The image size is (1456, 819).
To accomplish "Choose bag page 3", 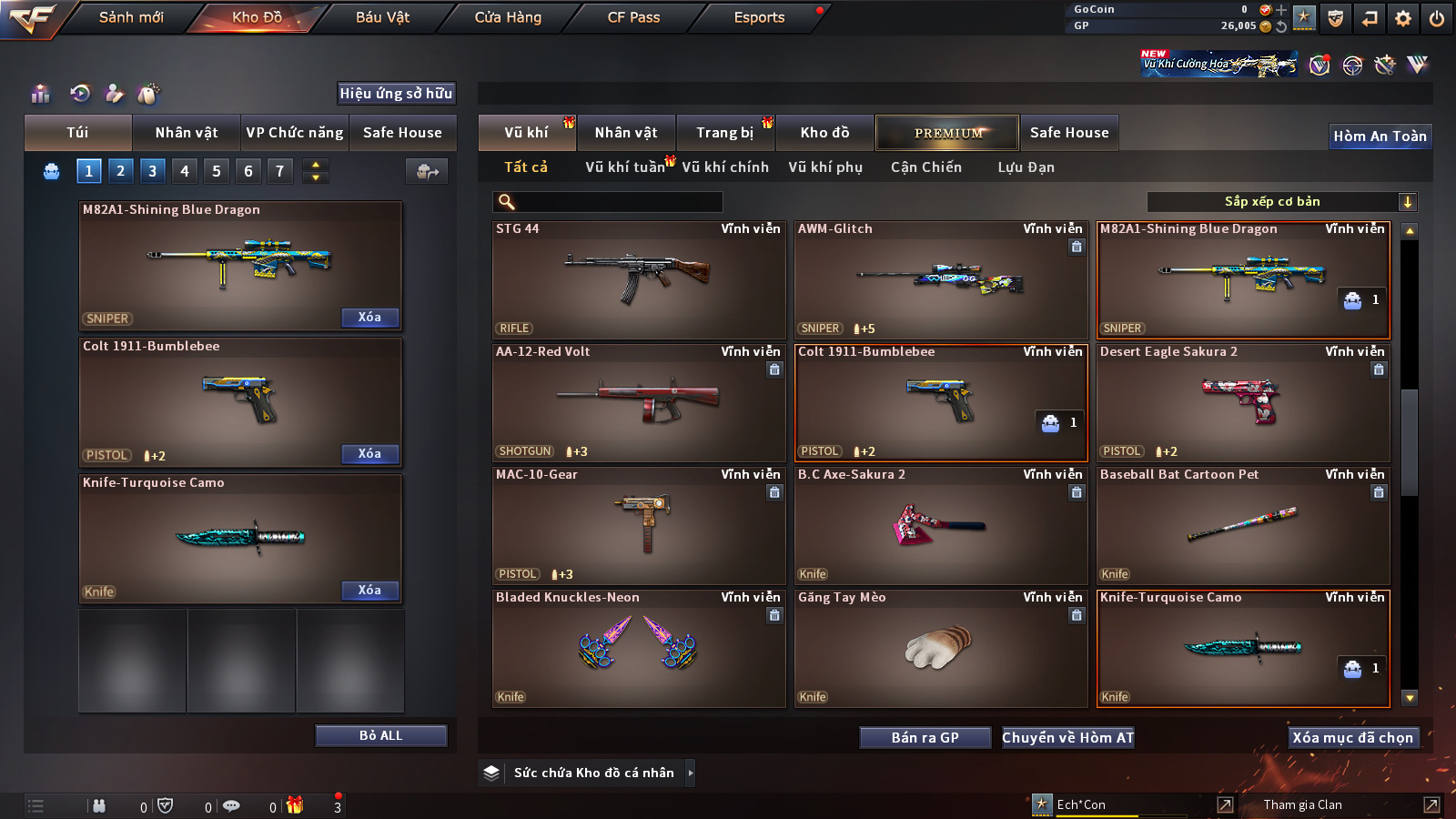I will point(152,170).
